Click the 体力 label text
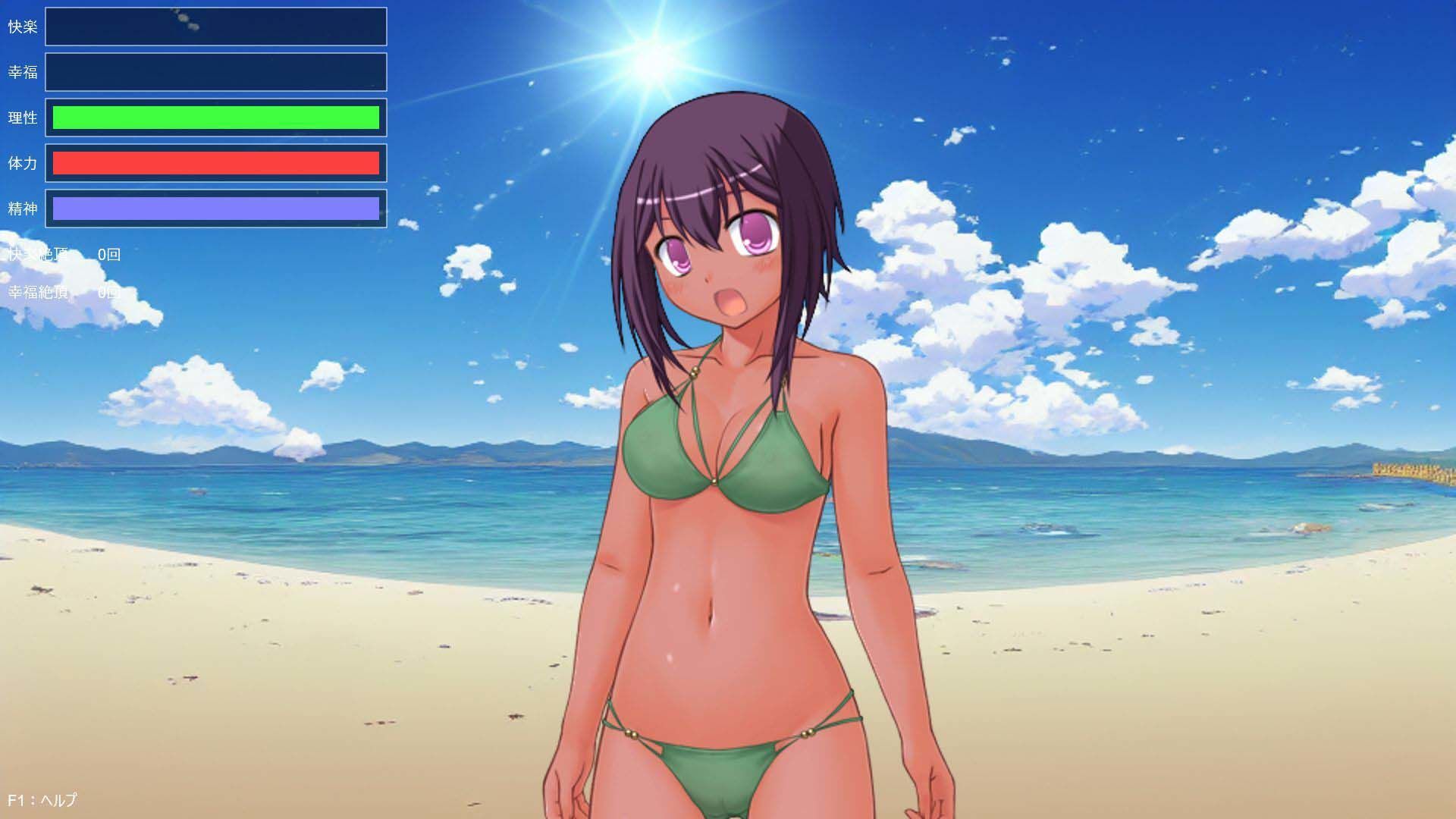1456x819 pixels. pyautogui.click(x=24, y=163)
